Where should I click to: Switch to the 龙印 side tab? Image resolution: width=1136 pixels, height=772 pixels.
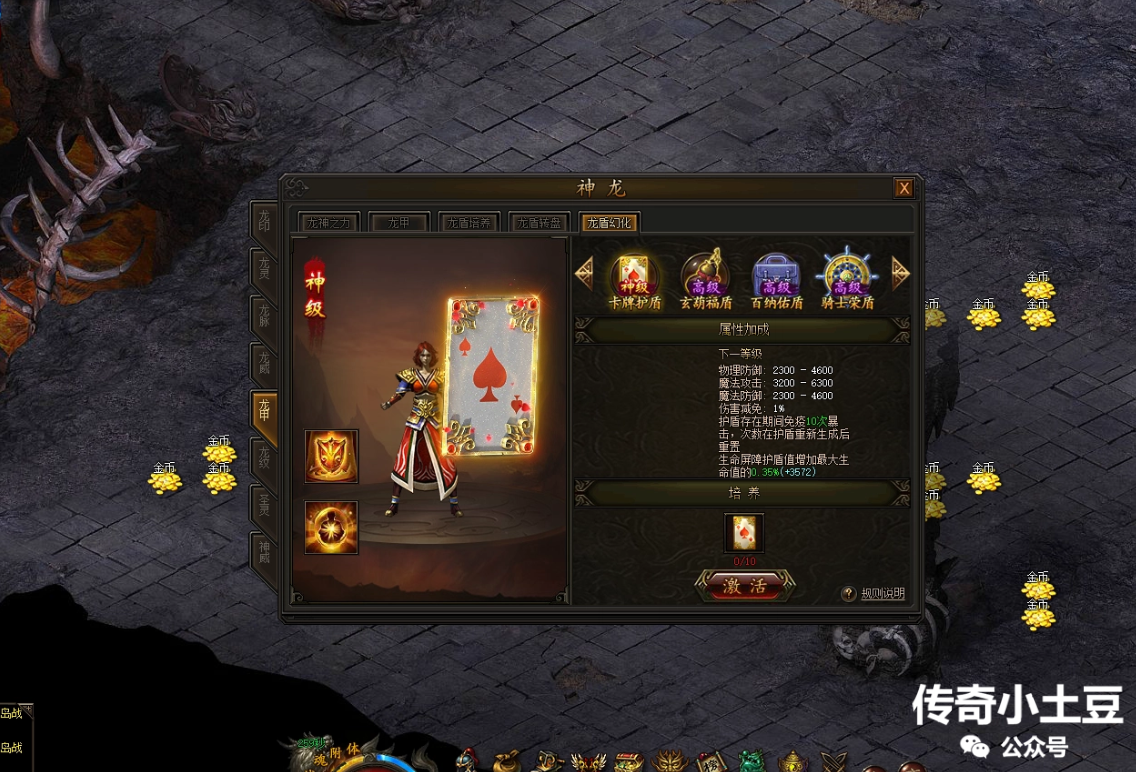pos(264,223)
